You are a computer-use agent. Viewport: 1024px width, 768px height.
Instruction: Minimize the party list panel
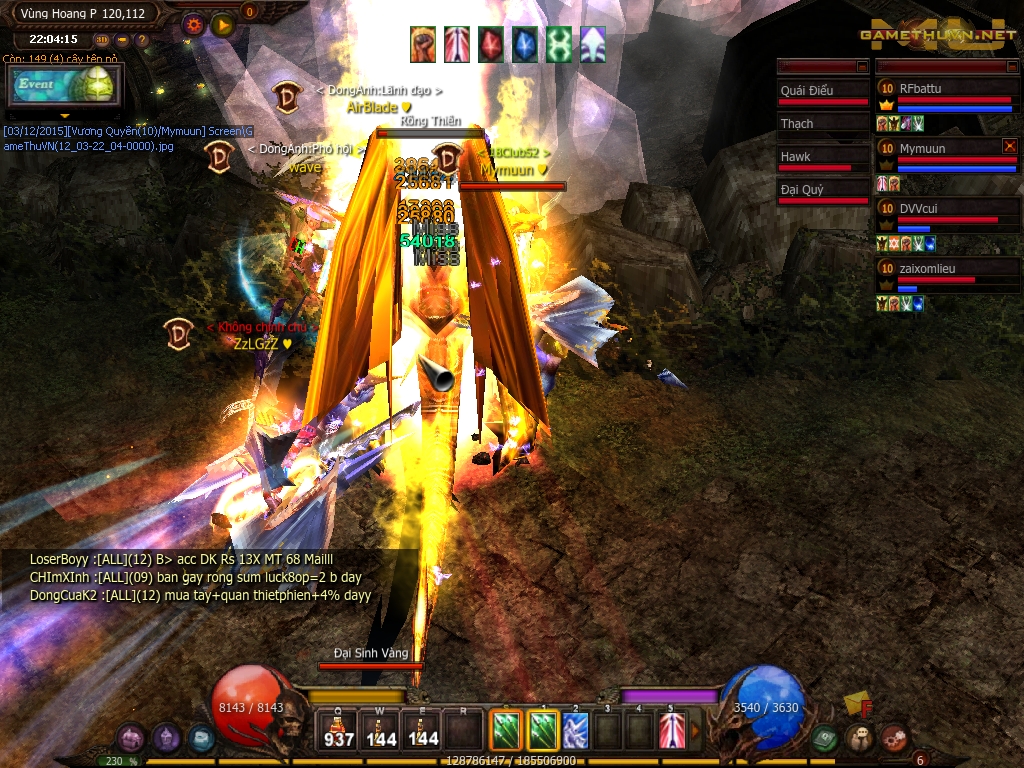[1010, 66]
